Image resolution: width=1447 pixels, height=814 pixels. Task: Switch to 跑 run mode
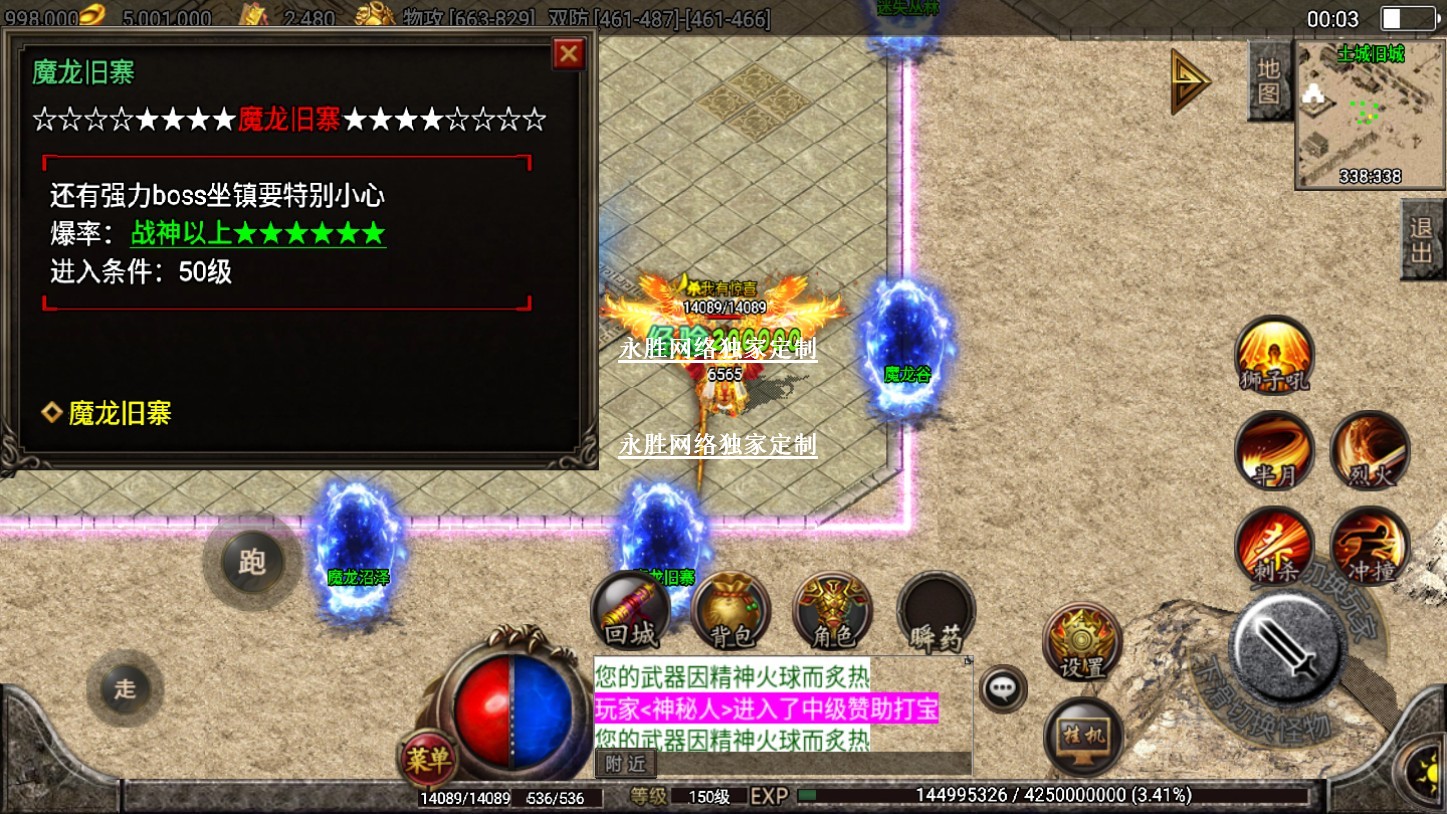click(x=251, y=562)
